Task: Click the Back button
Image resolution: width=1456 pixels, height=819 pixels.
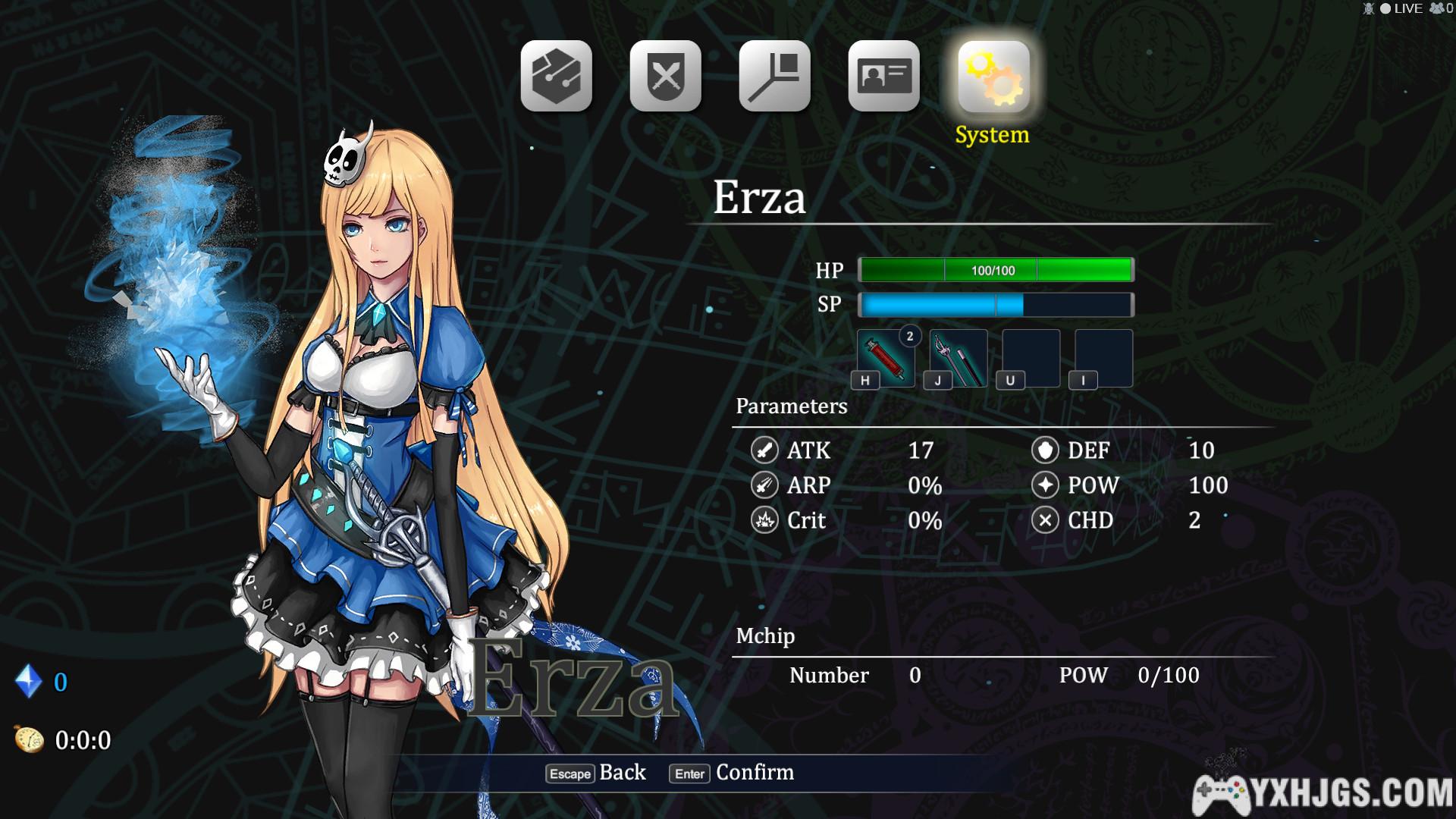Action: (x=597, y=773)
